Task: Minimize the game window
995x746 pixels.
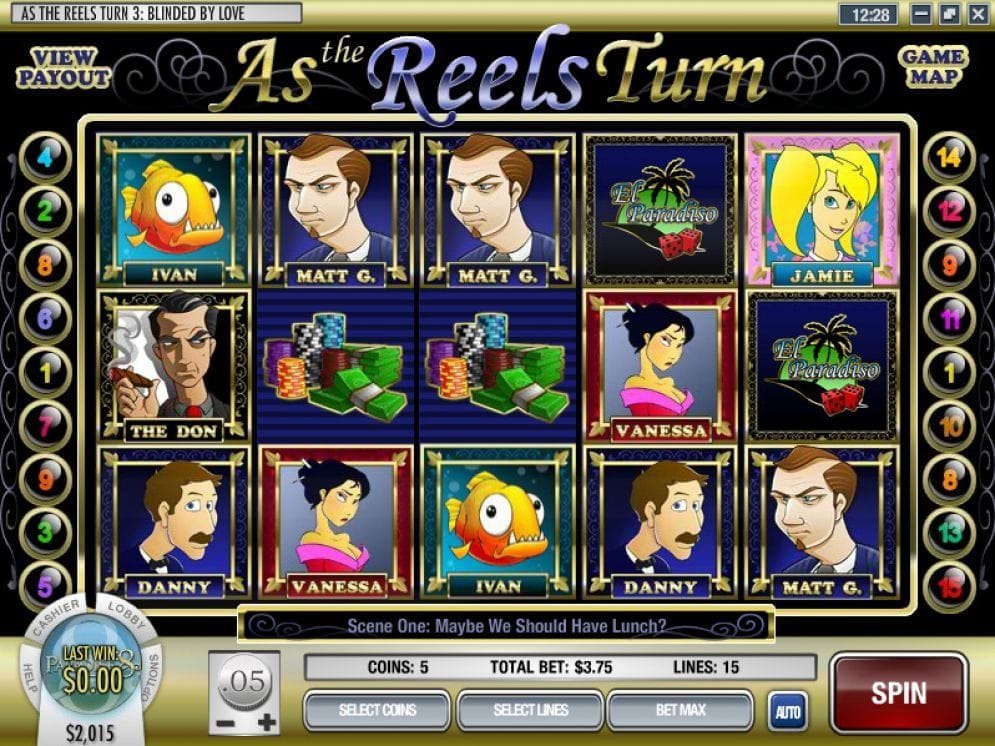Action: (x=922, y=15)
